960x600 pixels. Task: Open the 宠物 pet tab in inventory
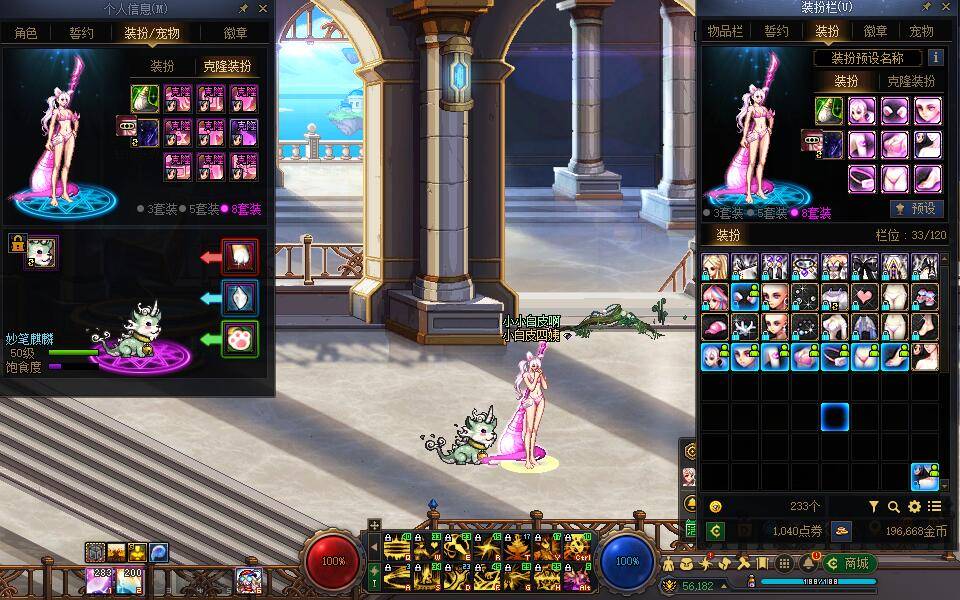click(923, 31)
